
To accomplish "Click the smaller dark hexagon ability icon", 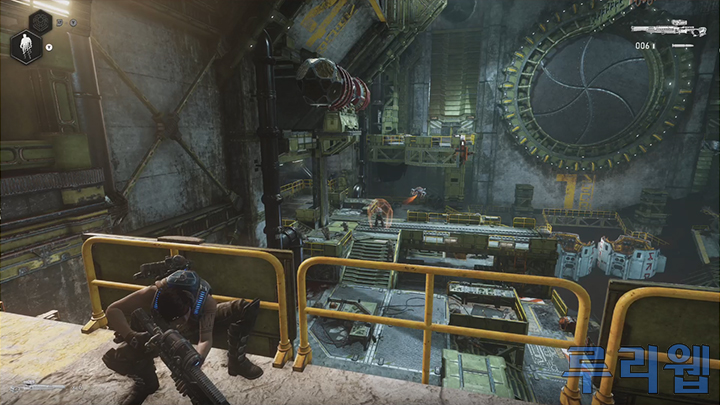I will tap(42, 20).
